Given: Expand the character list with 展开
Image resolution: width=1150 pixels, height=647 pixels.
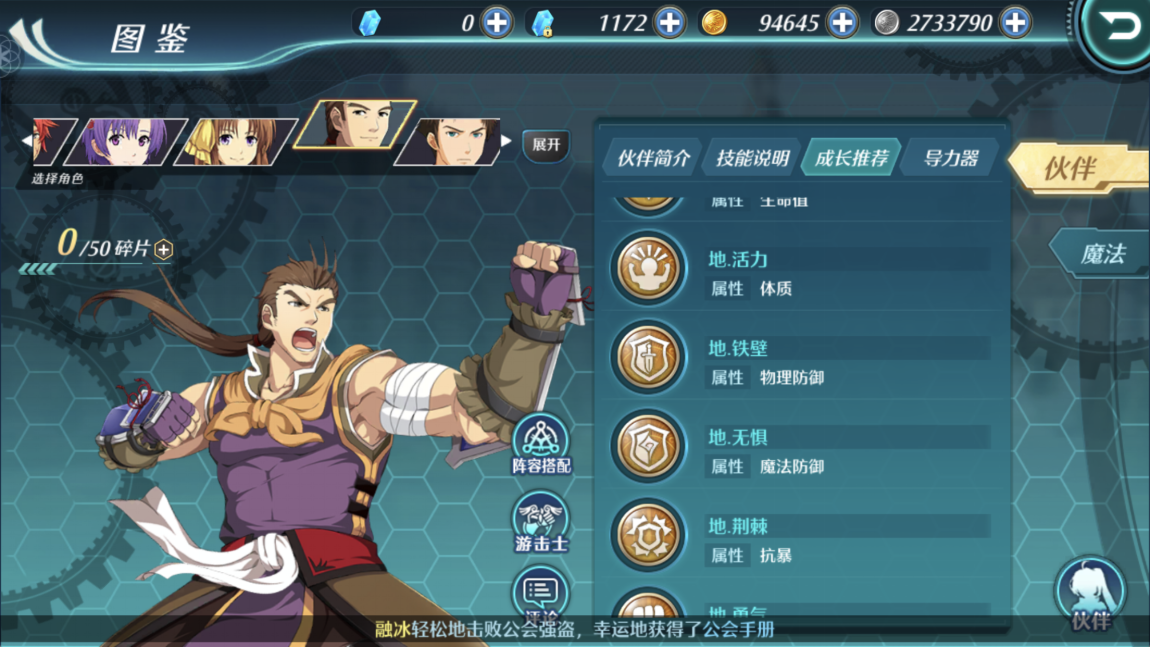Looking at the screenshot, I should [x=546, y=145].
